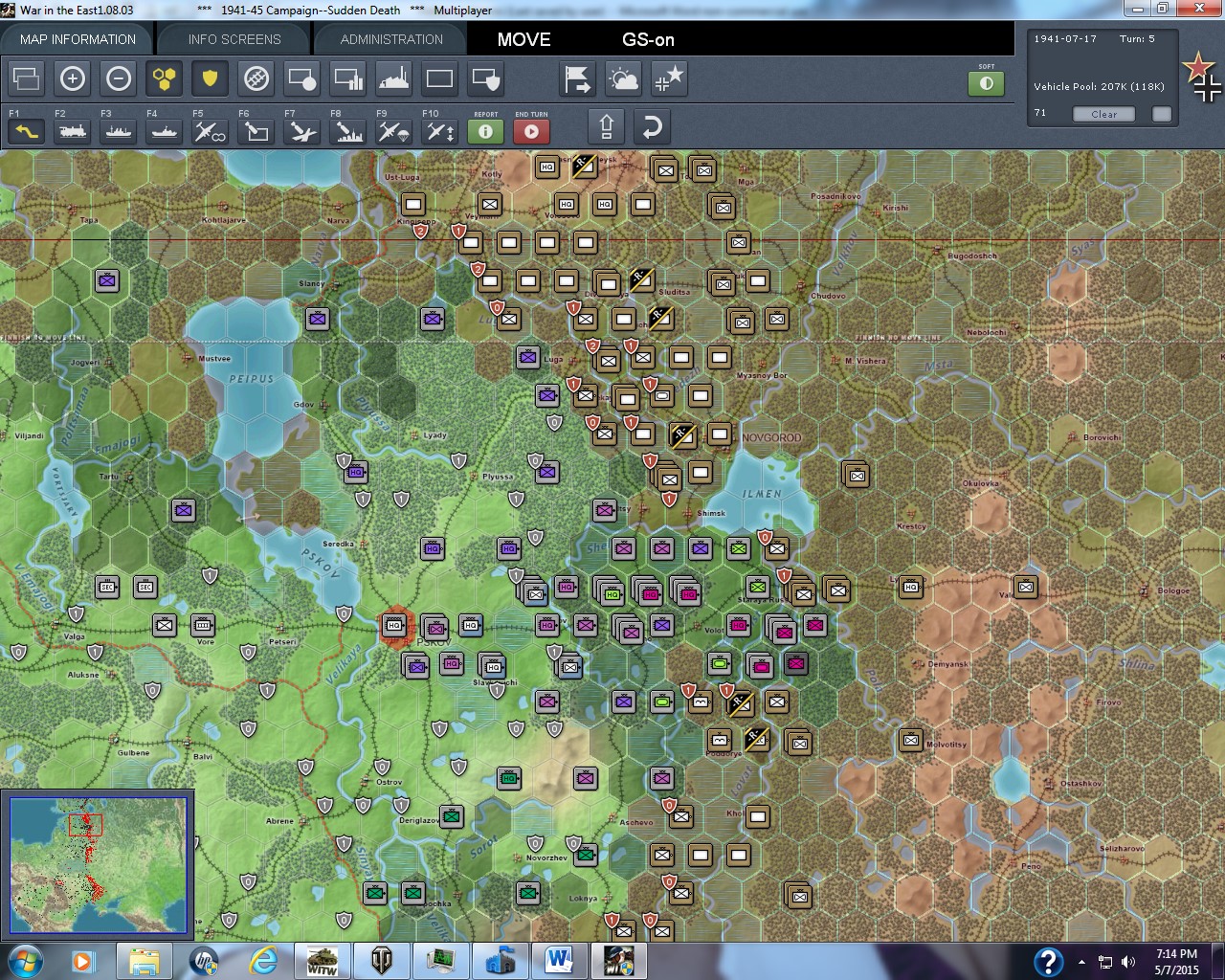
Task: Open the Commander's Report info icon
Action: (x=485, y=131)
